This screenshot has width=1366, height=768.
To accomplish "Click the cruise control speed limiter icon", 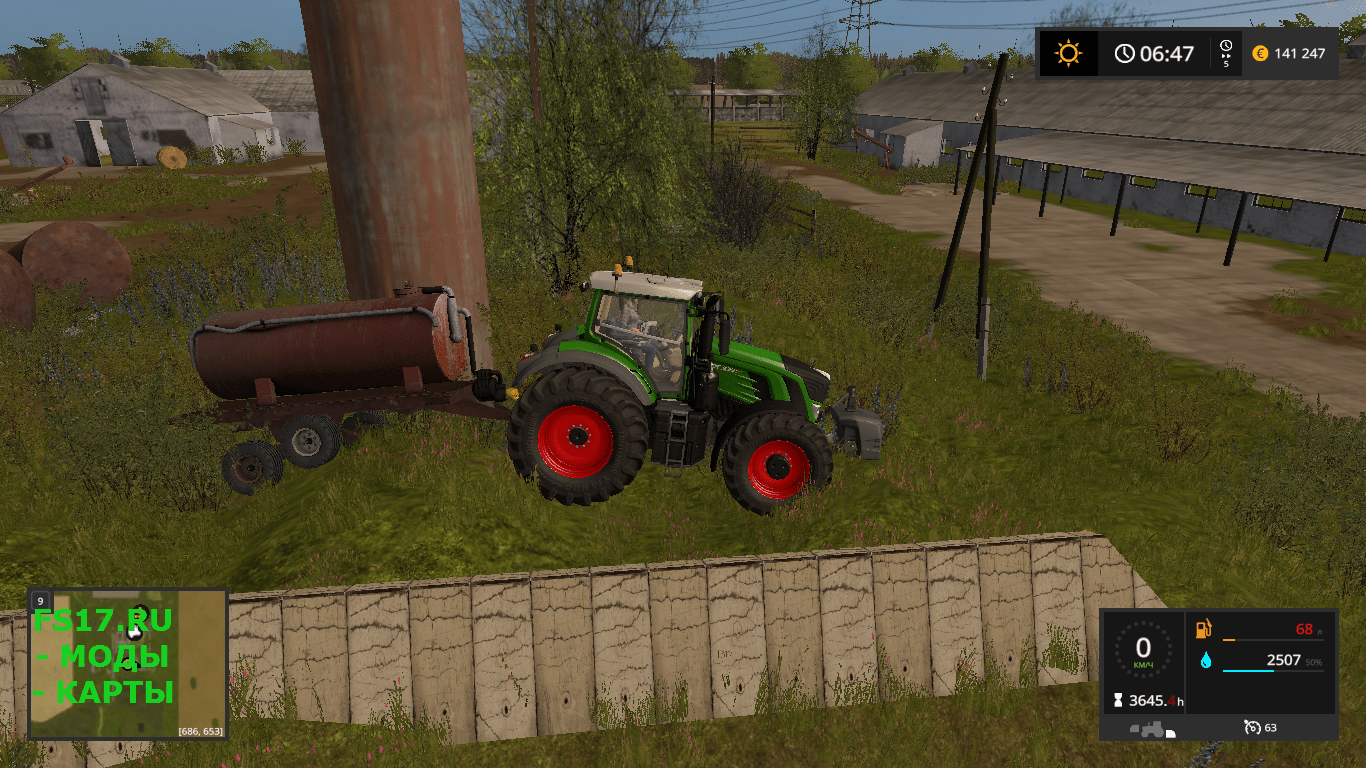I will [x=1253, y=727].
